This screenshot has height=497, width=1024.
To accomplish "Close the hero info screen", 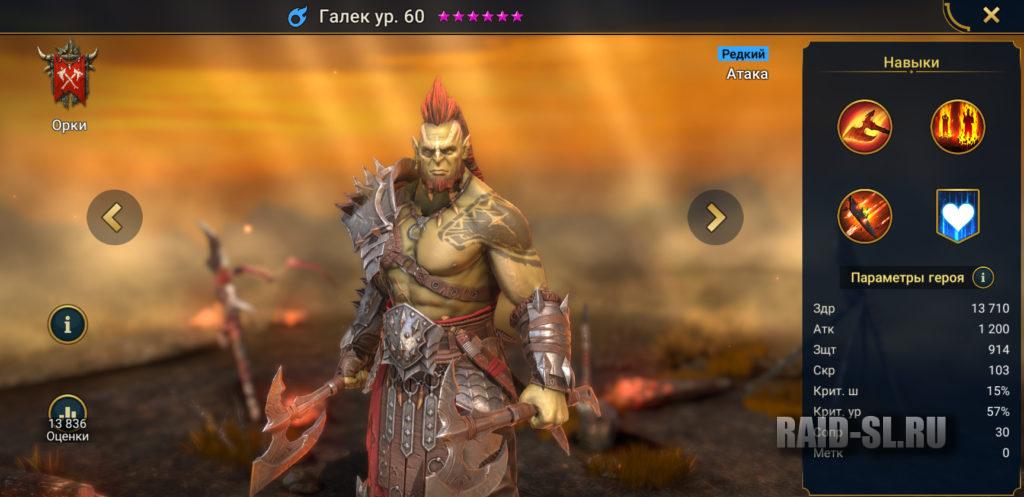I will point(991,15).
